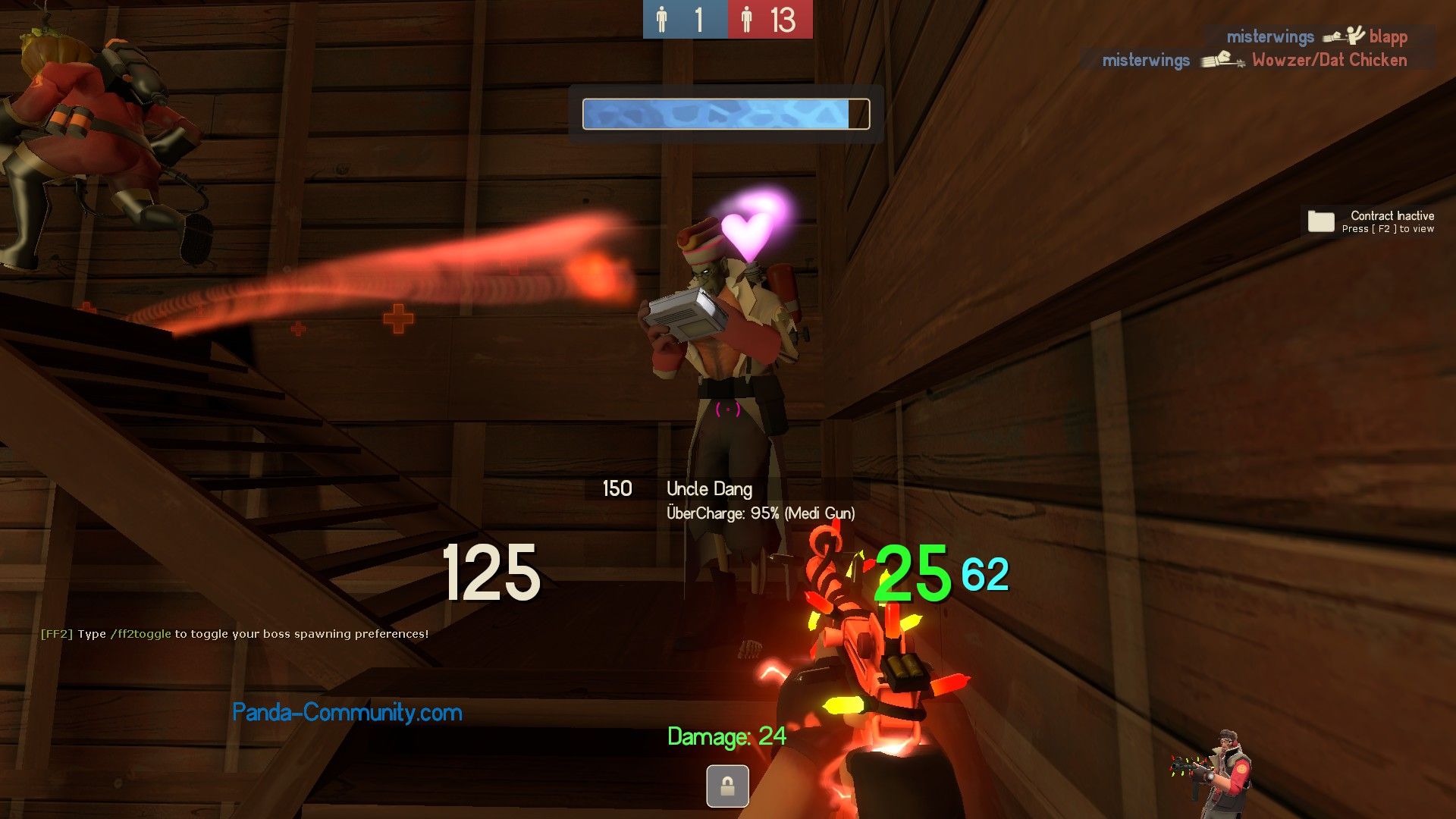Click the /ff2toggle command in chat

141,634
